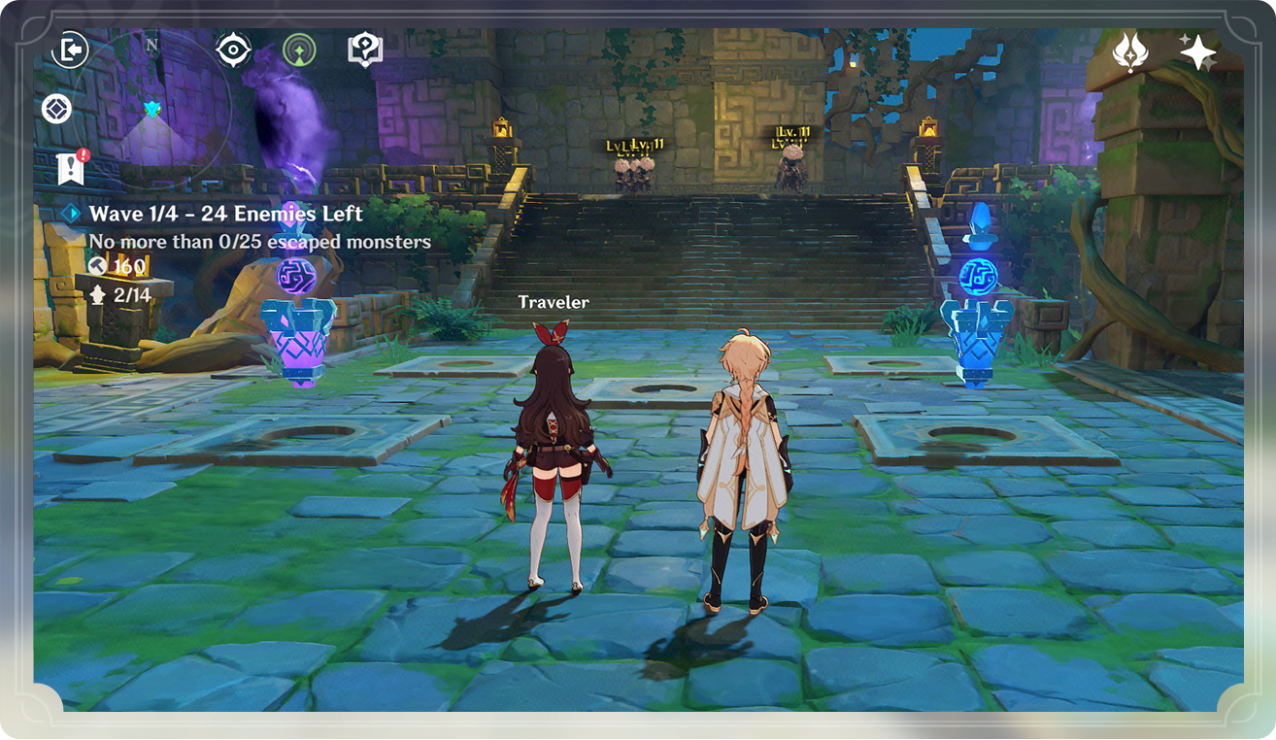Open the four-pointed star Wish icon
This screenshot has height=740, width=1276.
click(1197, 52)
